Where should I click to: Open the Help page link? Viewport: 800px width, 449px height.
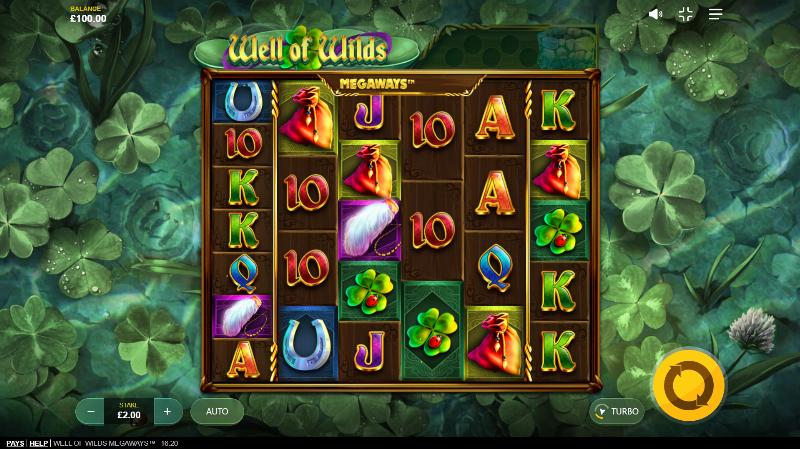pyautogui.click(x=39, y=443)
